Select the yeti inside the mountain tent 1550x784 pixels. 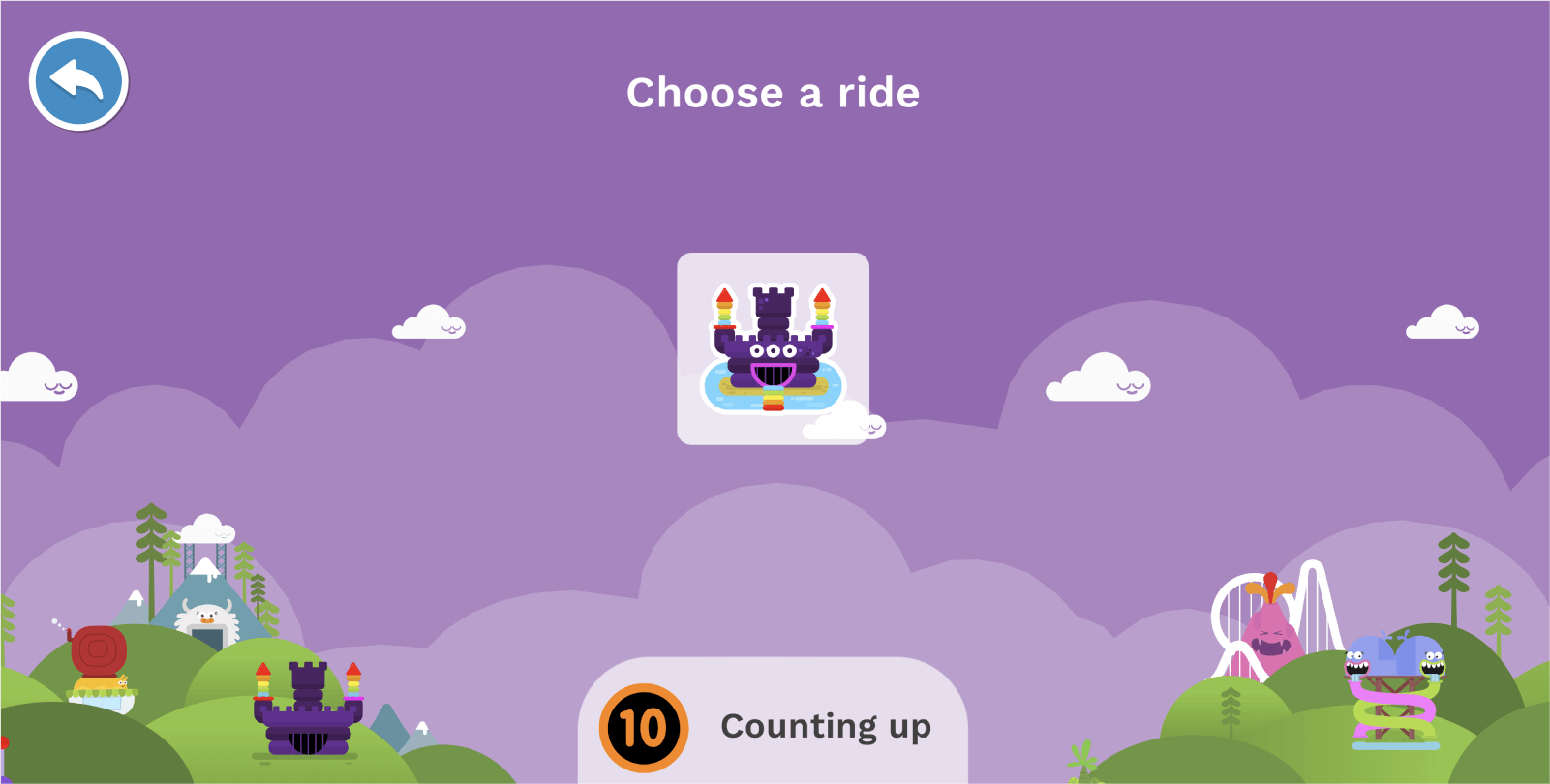pyautogui.click(x=206, y=616)
